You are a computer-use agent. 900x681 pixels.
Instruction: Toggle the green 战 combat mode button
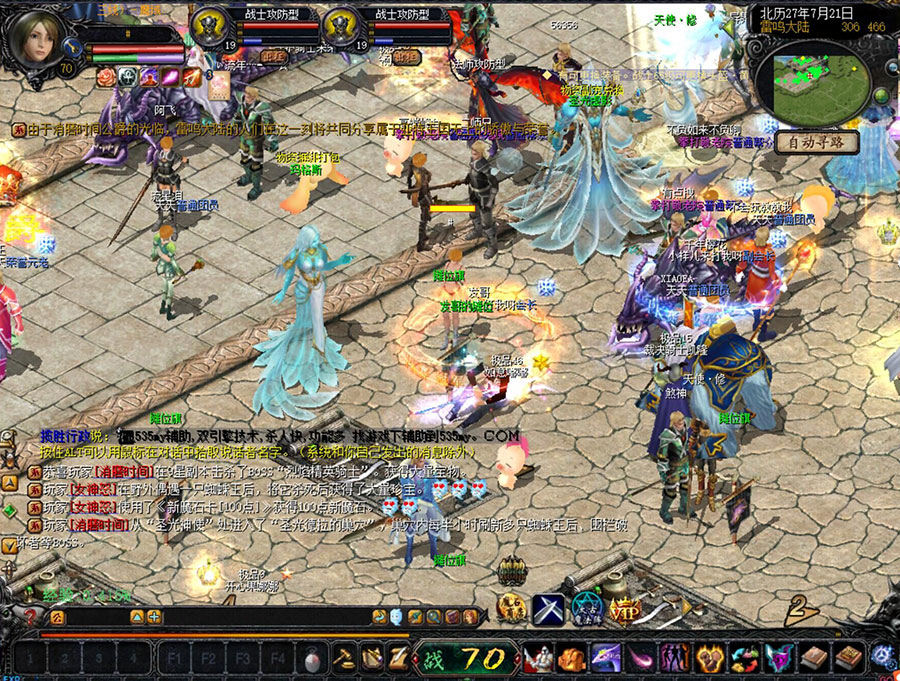[x=434, y=658]
